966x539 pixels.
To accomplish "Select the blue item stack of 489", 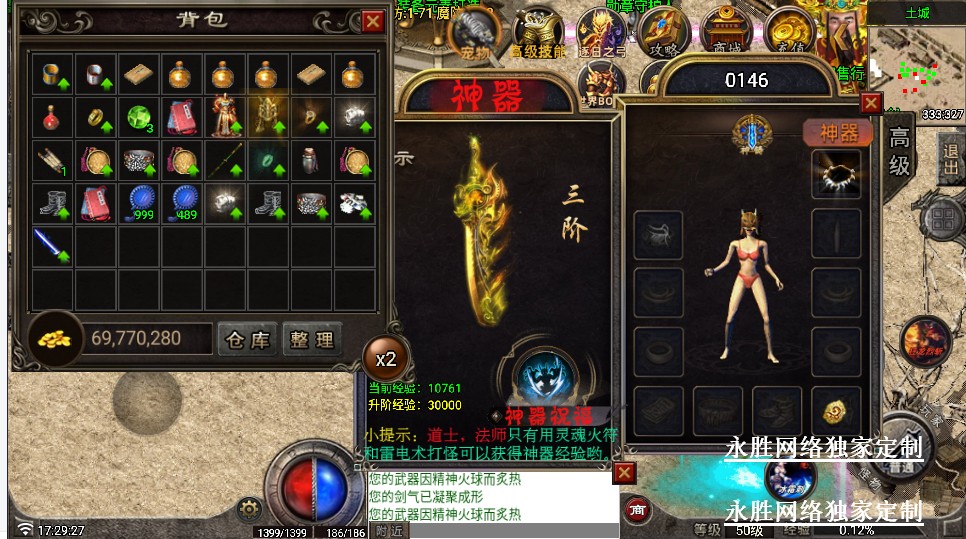I will click(x=181, y=203).
